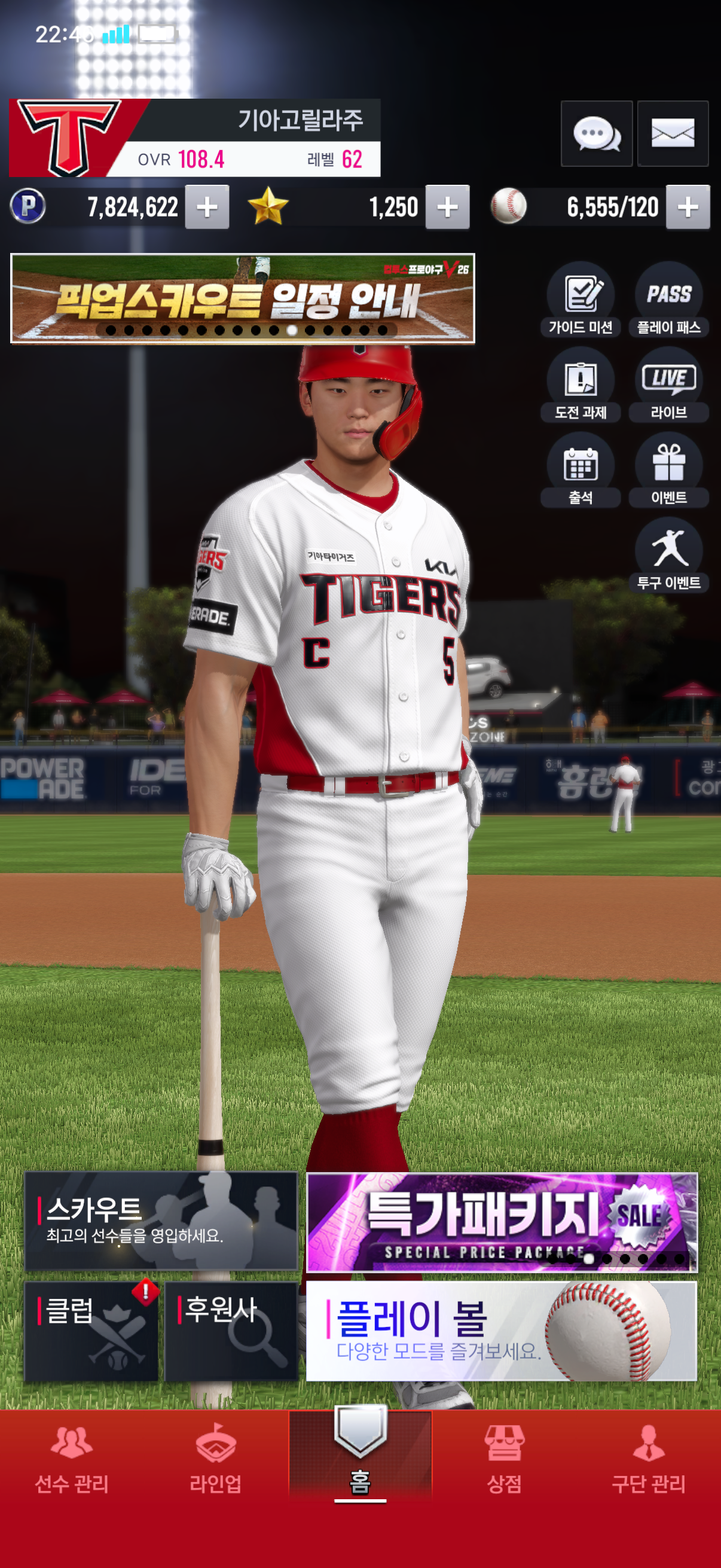Open 가이드 미션 guide missions
Viewport: 721px width, 1568px height.
click(x=581, y=300)
